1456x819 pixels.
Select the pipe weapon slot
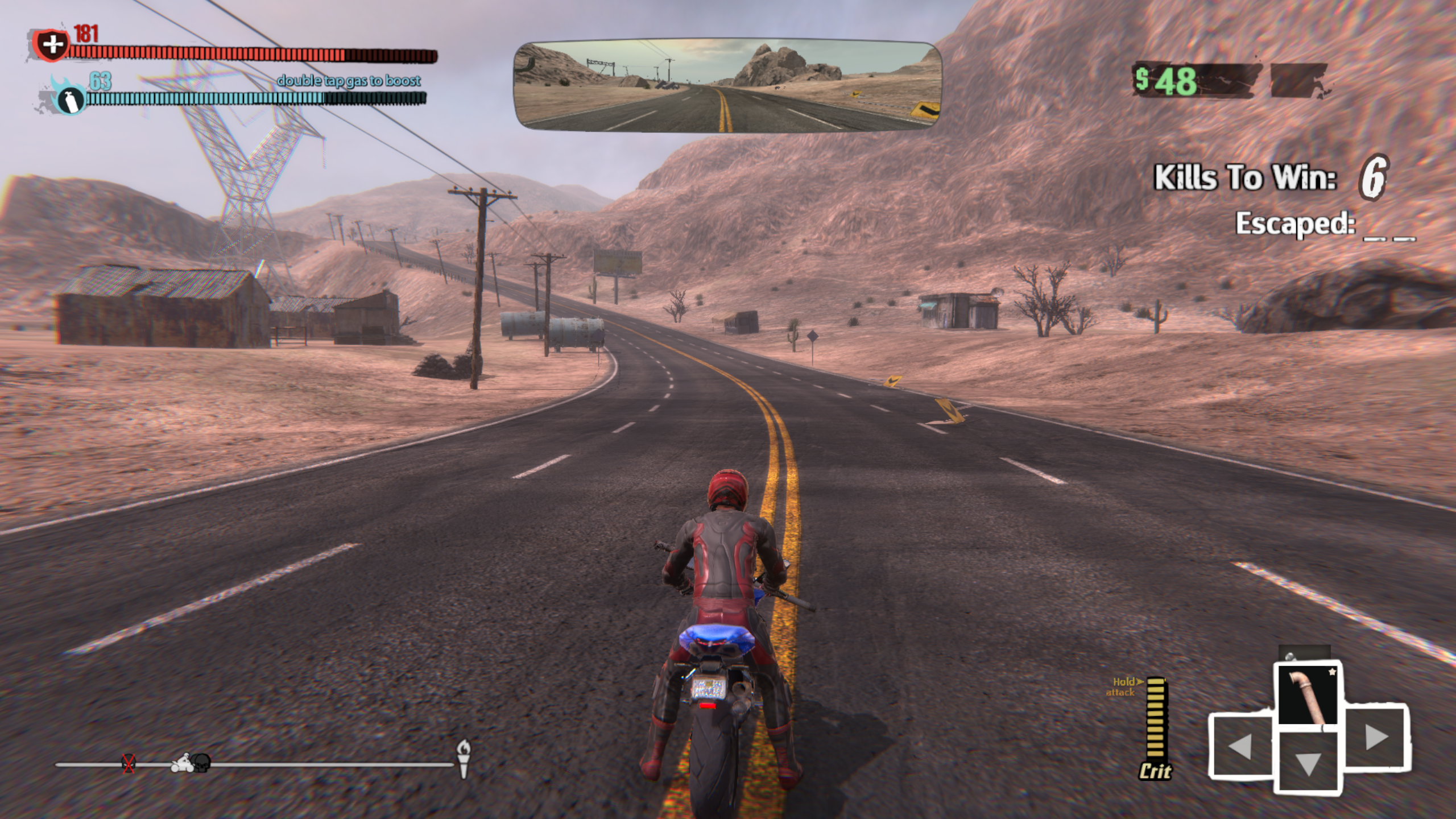pos(1308,694)
